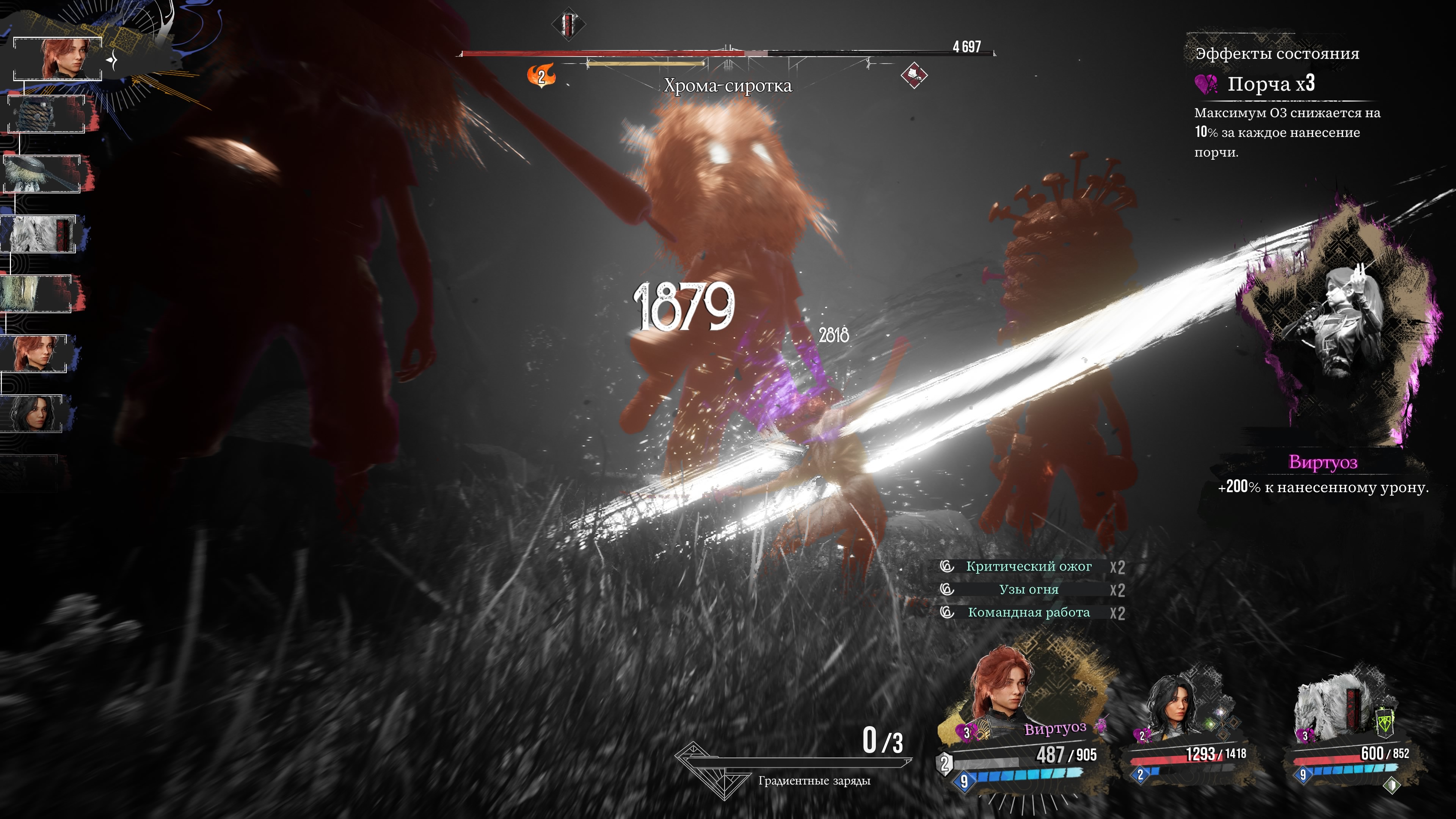Select the Критический ожог passive entry
This screenshot has height=819, width=1456.
click(1028, 566)
